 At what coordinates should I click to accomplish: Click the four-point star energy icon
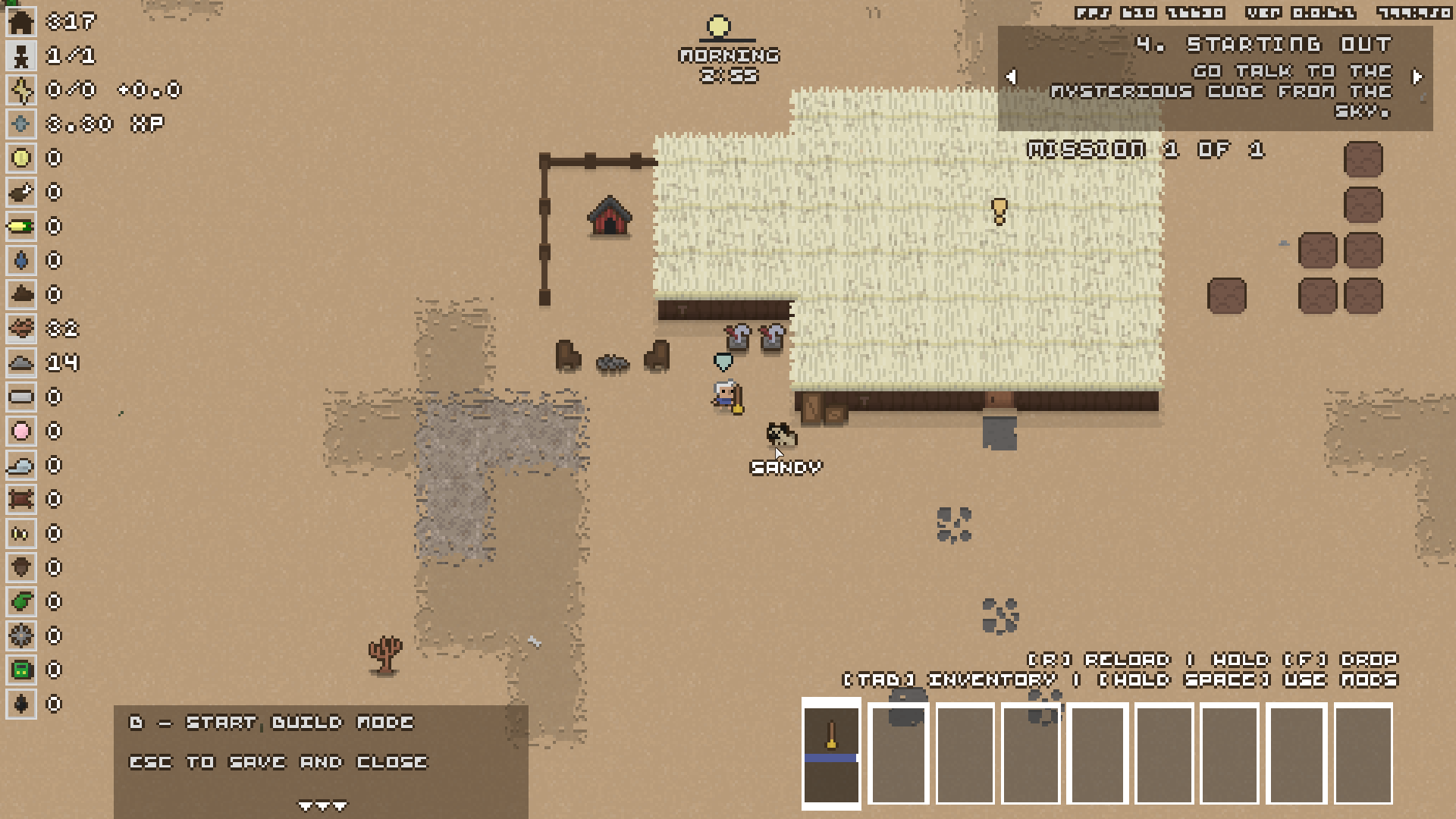[21, 90]
